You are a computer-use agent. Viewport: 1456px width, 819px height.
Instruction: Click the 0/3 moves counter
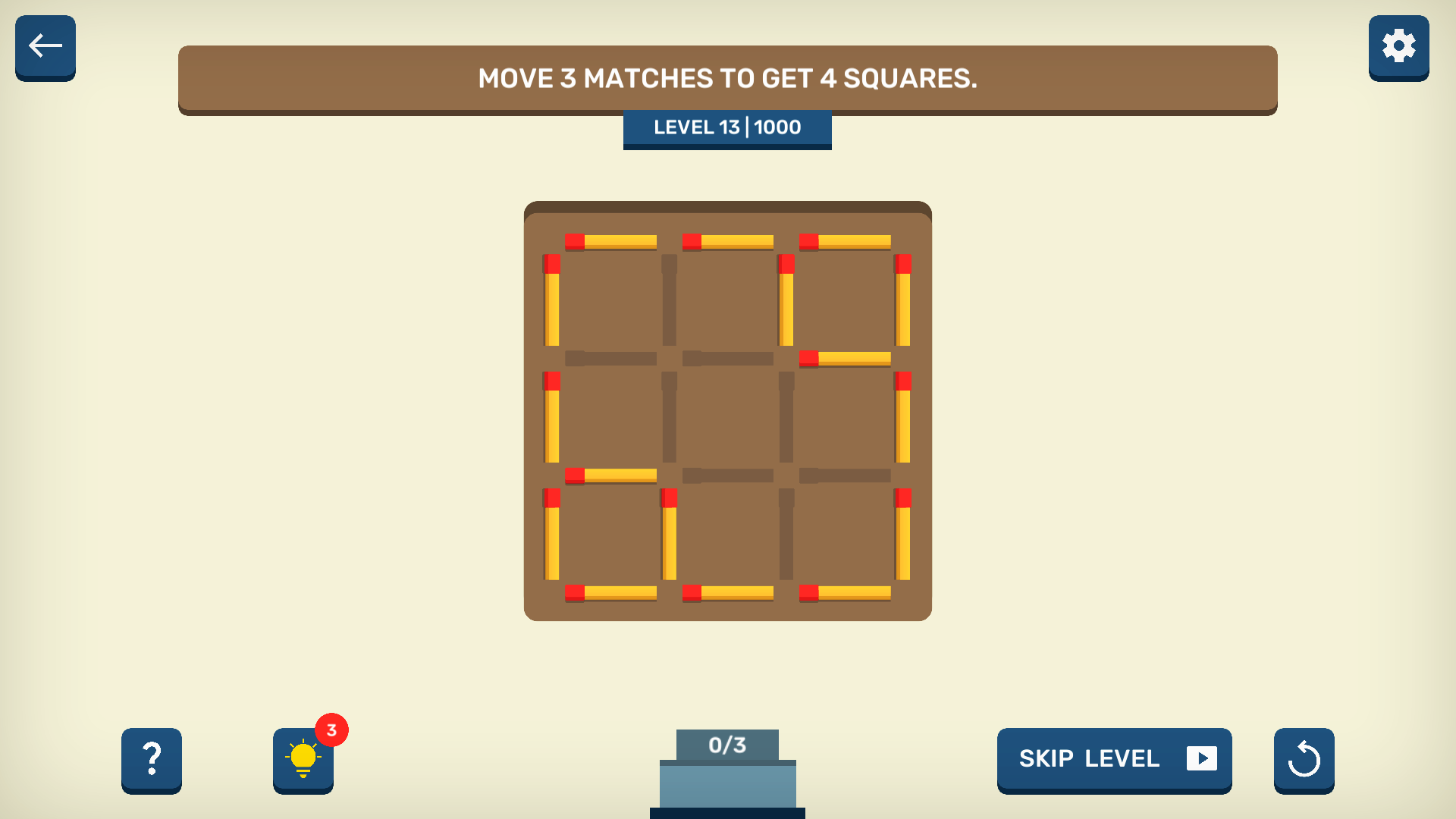(726, 744)
